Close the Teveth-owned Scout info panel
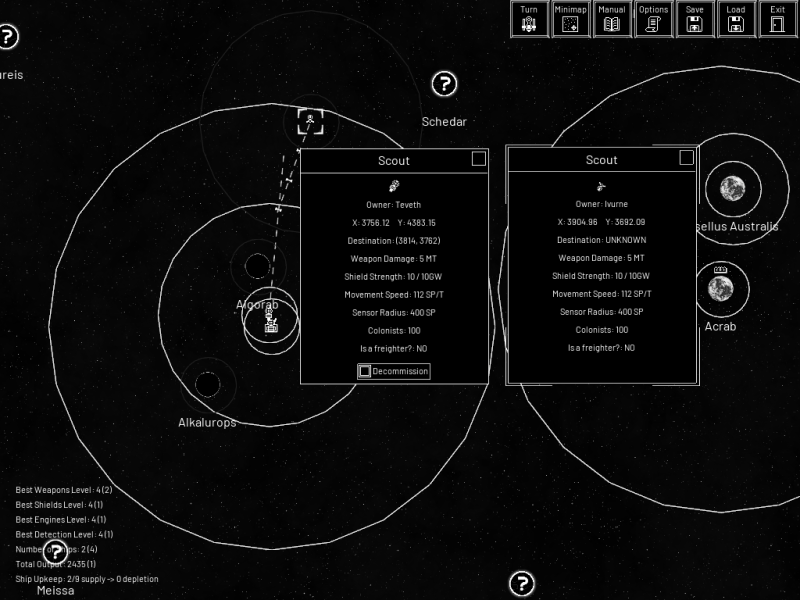 (479, 159)
